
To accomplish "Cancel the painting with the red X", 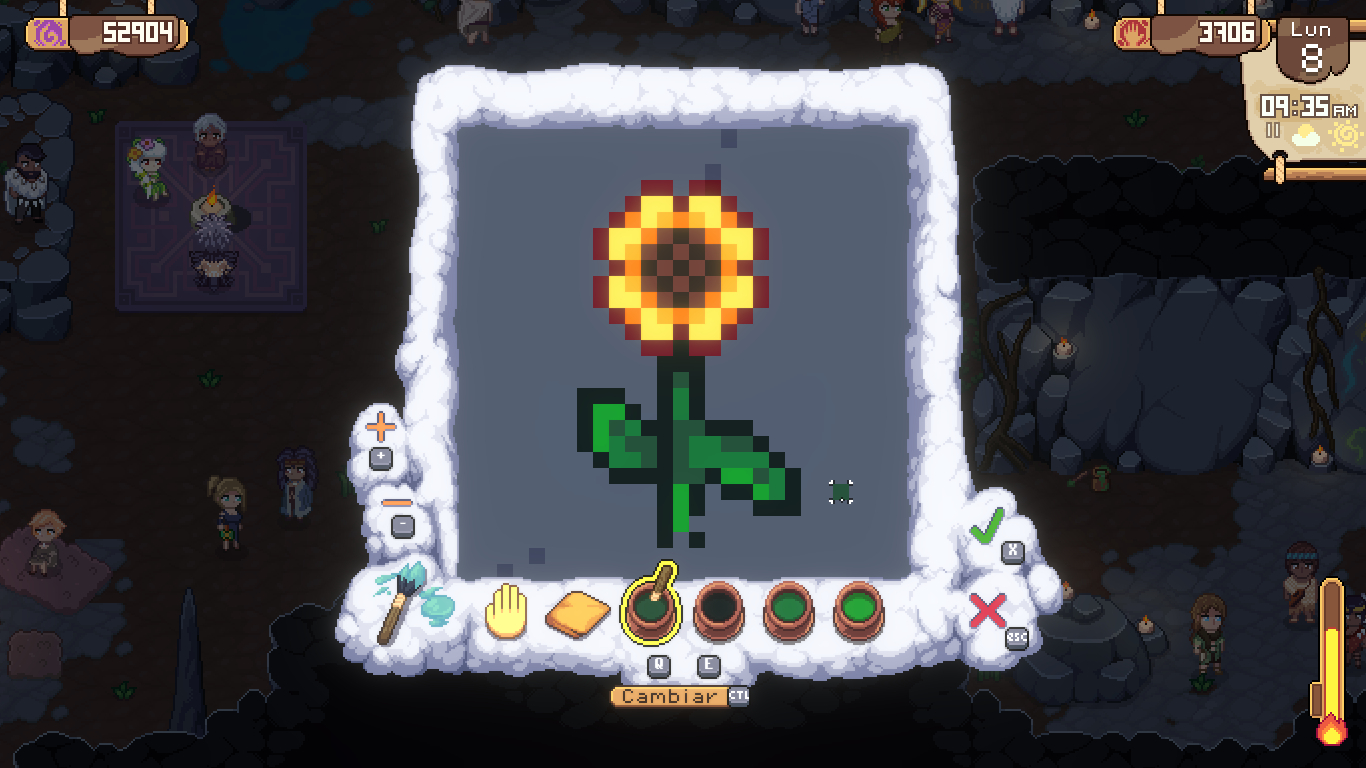I will (988, 610).
